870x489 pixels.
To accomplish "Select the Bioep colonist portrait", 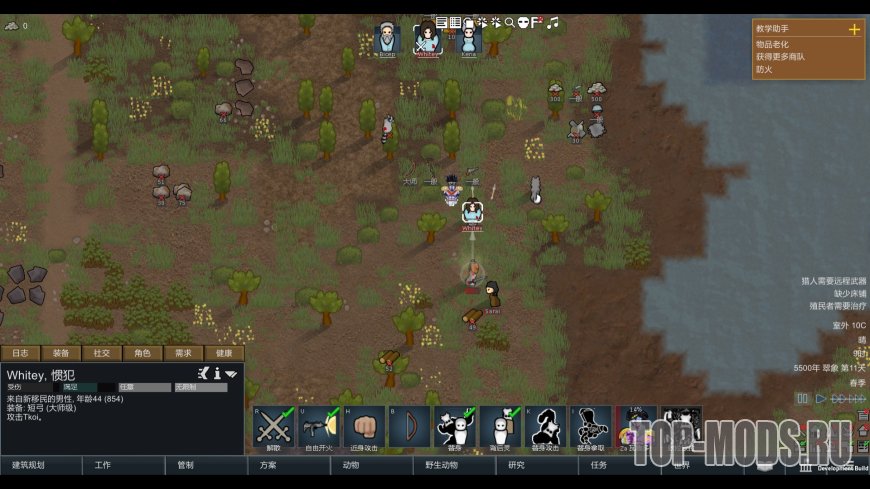I will 387,40.
